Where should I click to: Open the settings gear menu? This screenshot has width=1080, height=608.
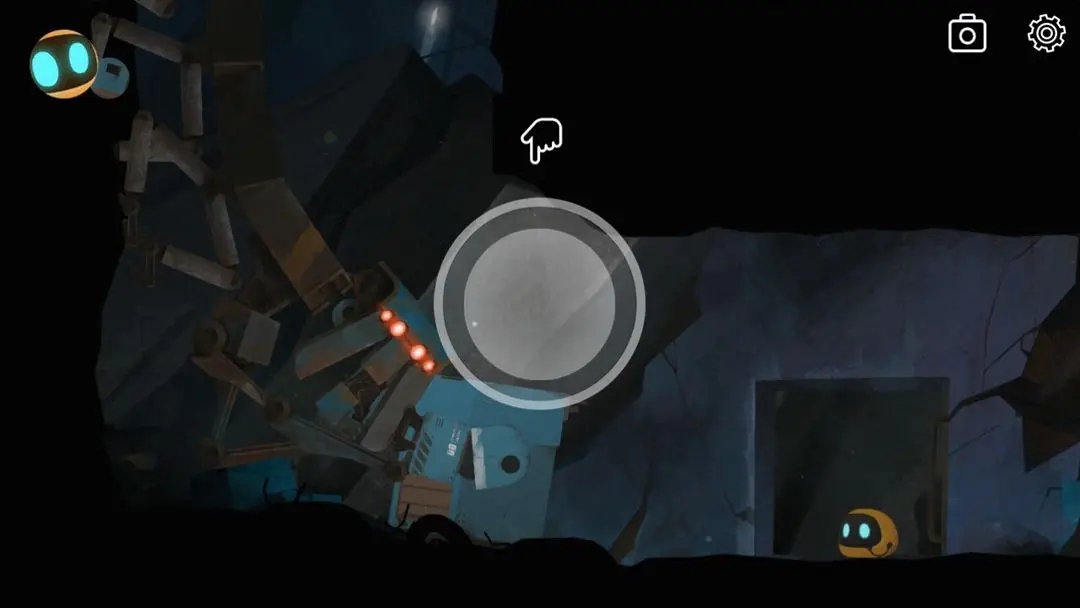coord(1046,34)
